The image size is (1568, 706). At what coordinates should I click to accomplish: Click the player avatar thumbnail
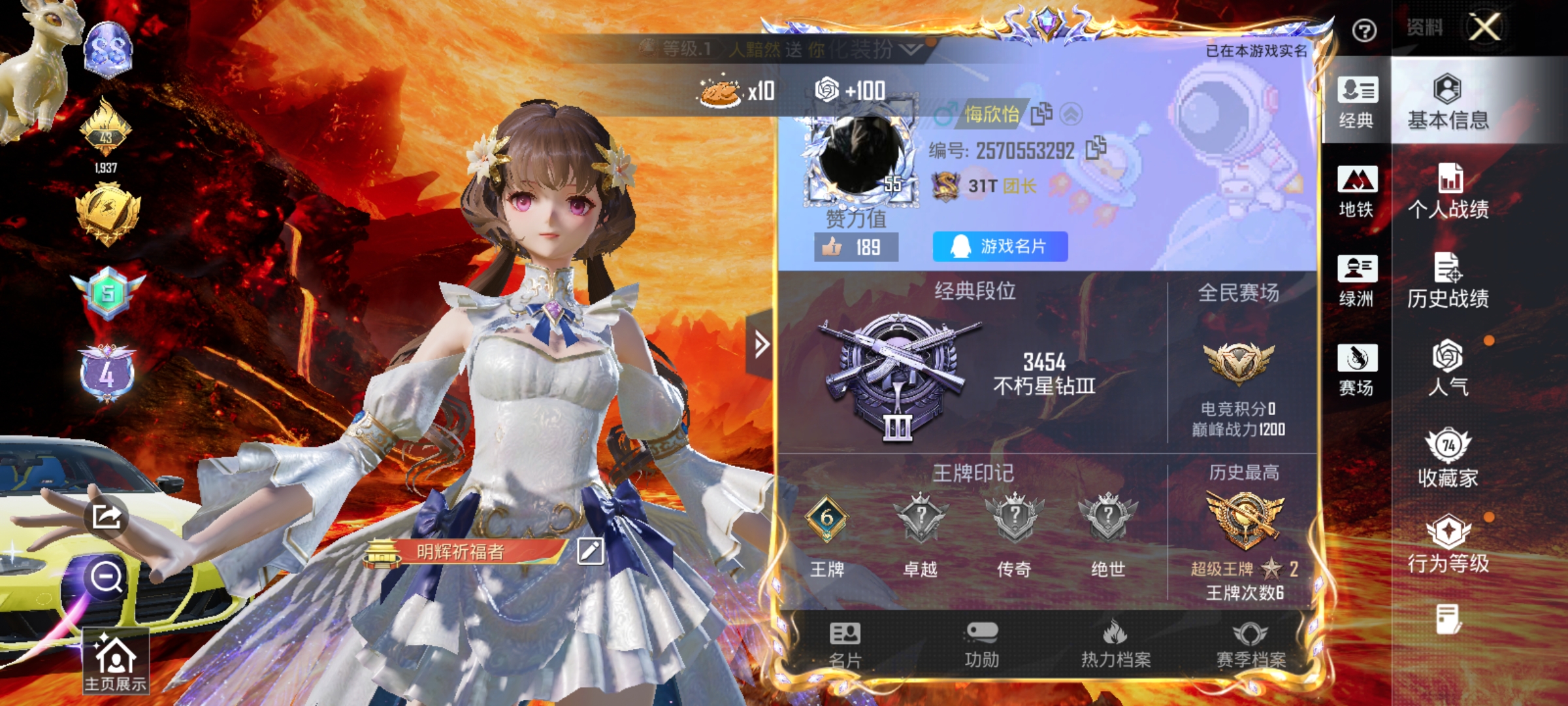coord(861,150)
